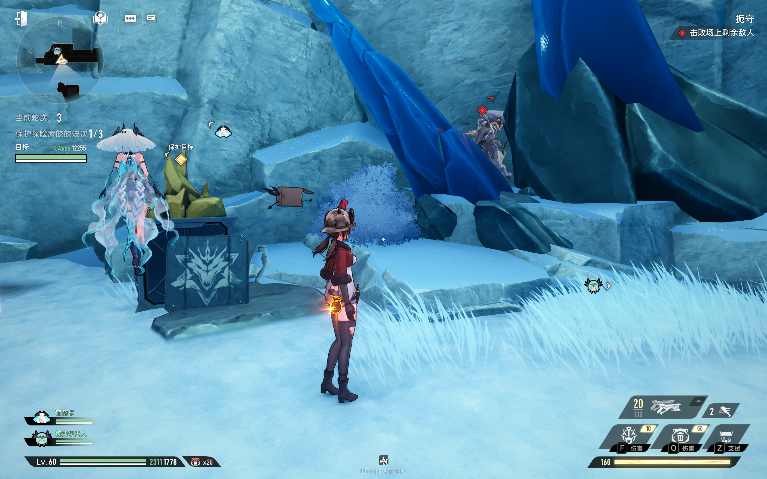
Task: Select the second companion portrait
Action: pyautogui.click(x=40, y=437)
